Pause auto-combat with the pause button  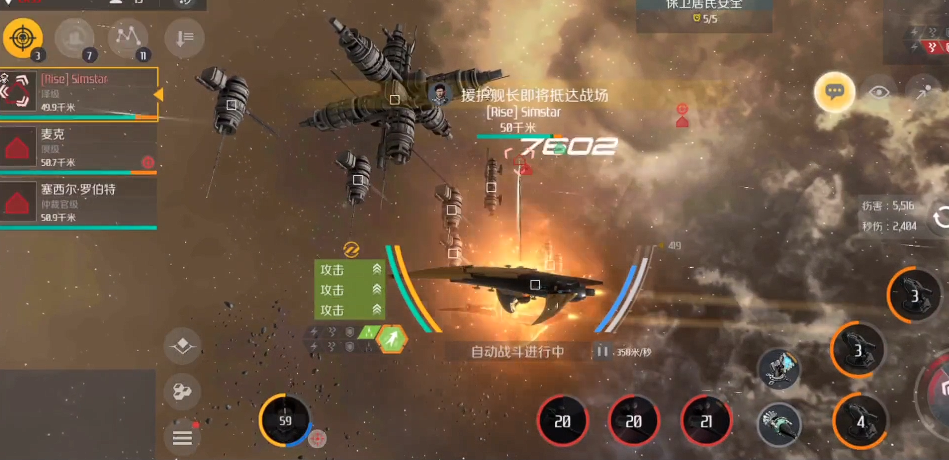point(603,352)
